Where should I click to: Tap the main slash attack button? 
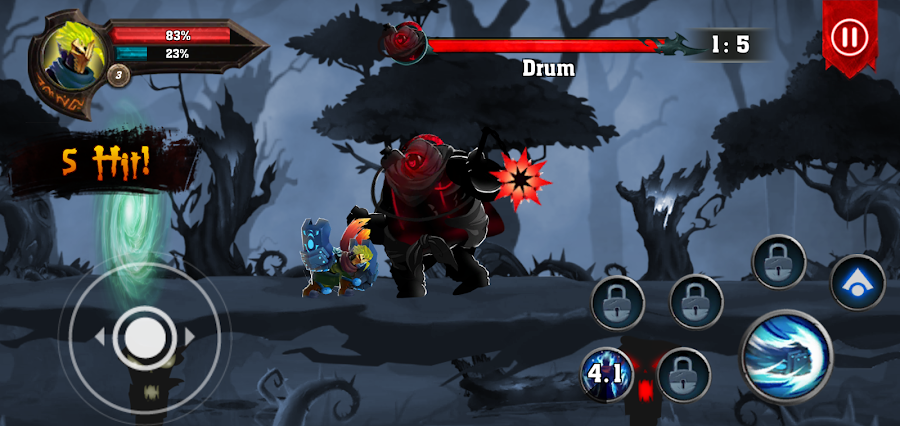786,356
